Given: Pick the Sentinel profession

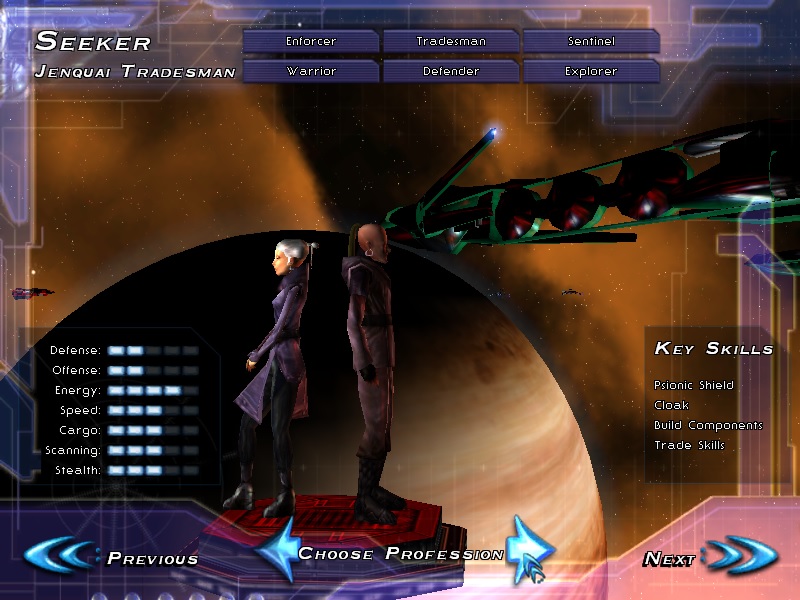Looking at the screenshot, I should click(590, 41).
